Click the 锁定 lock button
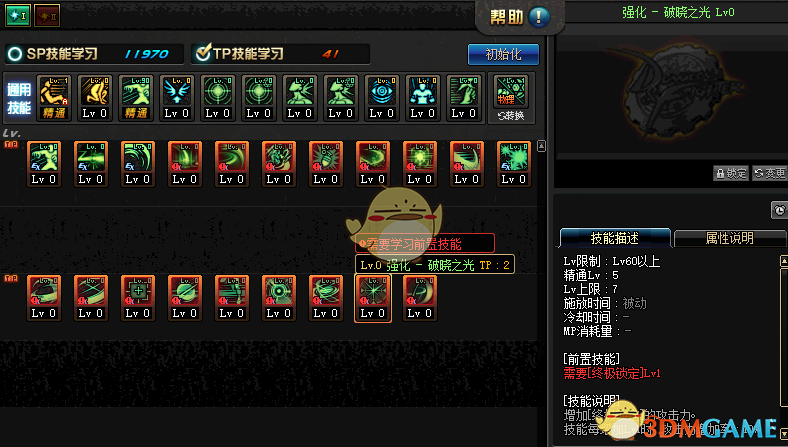The width and height of the screenshot is (788, 447). click(731, 173)
